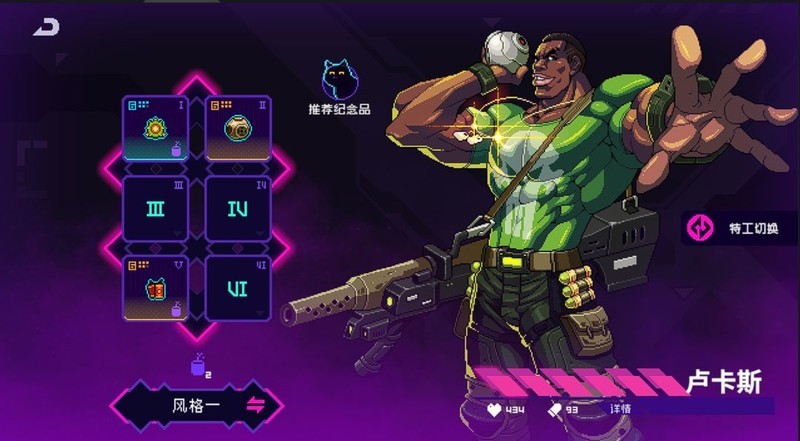Select souvenir slot I with sun emblem
The image size is (800, 441).
pyautogui.click(x=155, y=128)
